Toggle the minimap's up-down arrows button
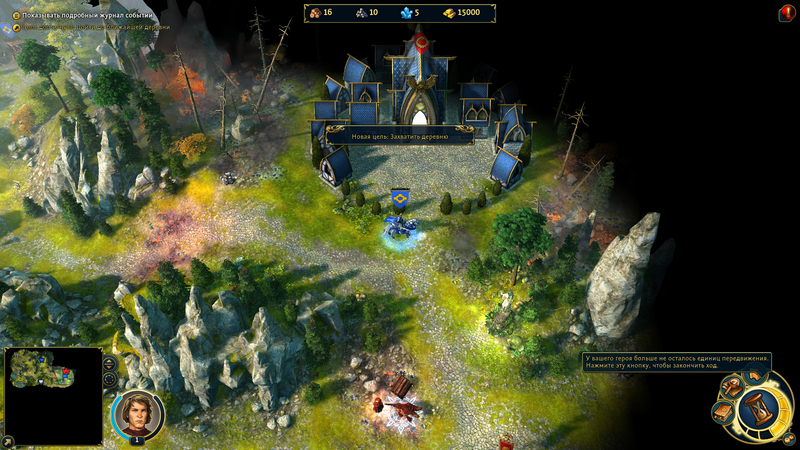The height and width of the screenshot is (450, 800). pos(110,363)
